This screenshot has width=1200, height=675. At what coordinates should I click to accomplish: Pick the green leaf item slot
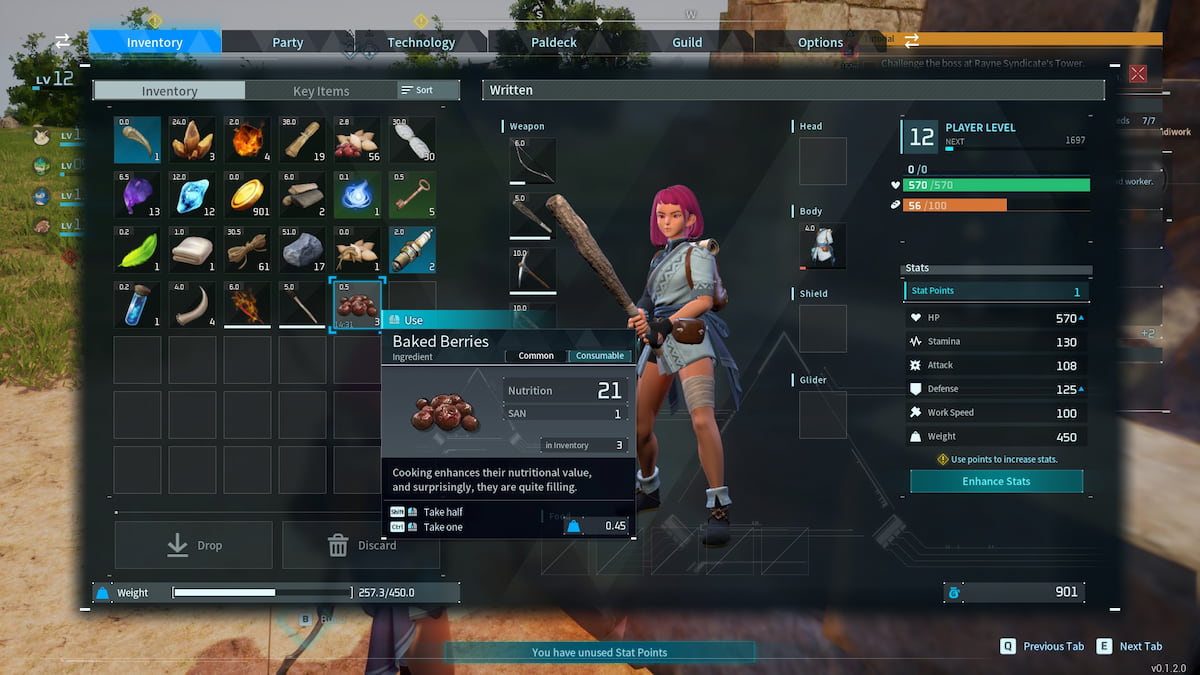coord(137,250)
